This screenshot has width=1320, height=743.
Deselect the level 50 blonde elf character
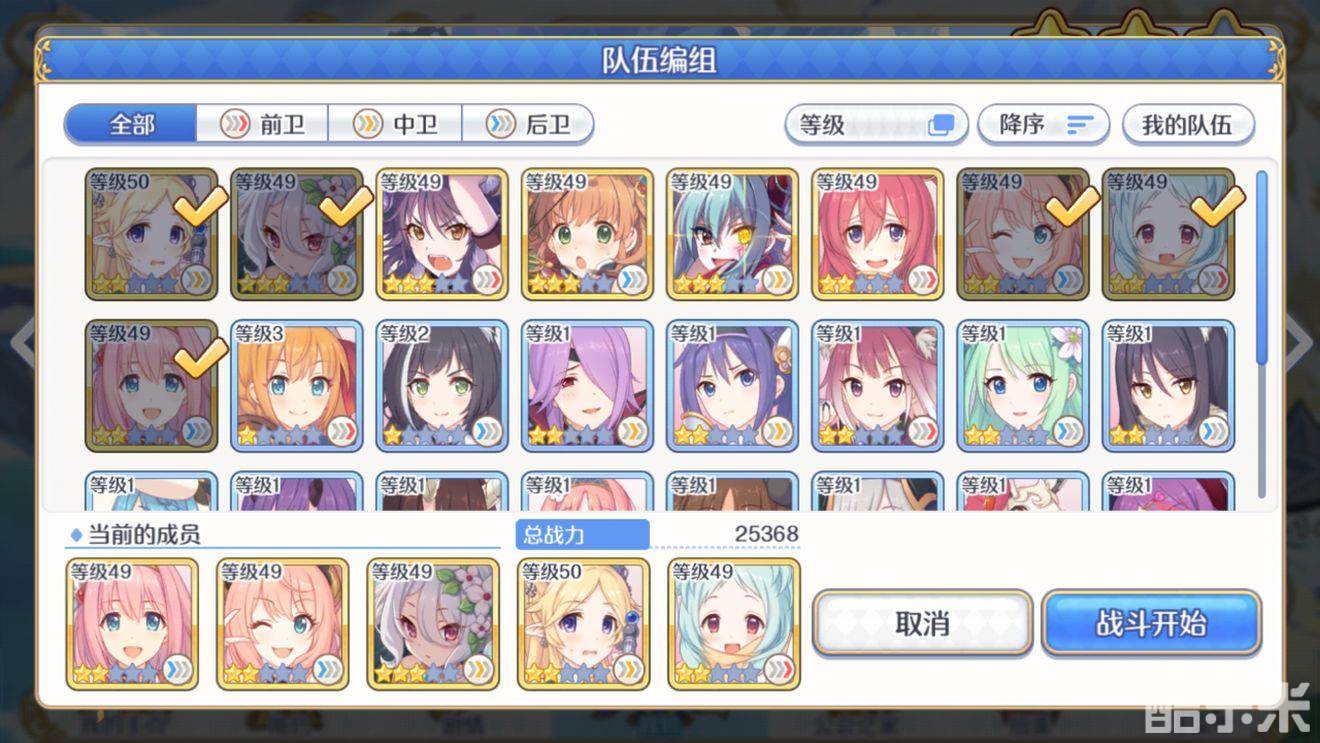pos(151,234)
